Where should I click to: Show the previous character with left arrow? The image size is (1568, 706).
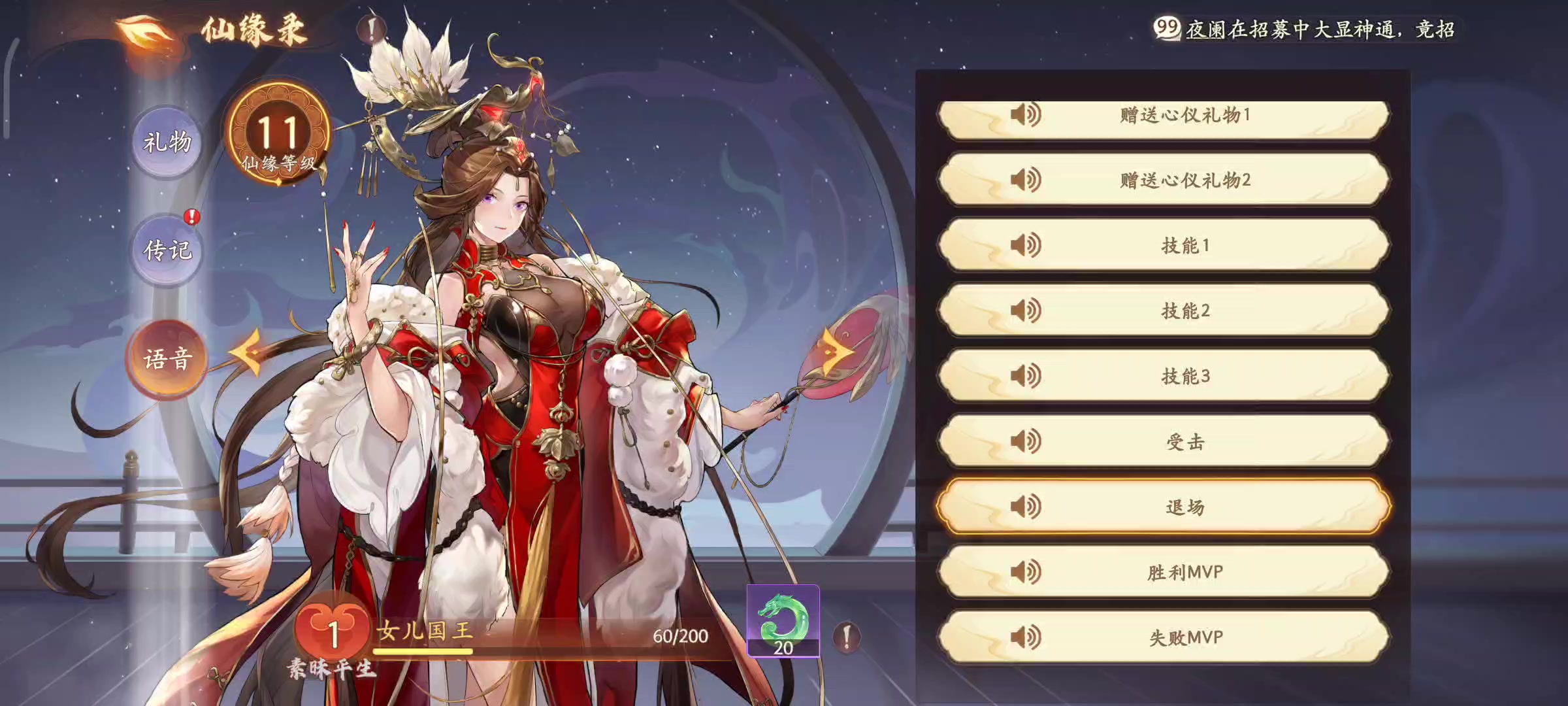[x=247, y=353]
